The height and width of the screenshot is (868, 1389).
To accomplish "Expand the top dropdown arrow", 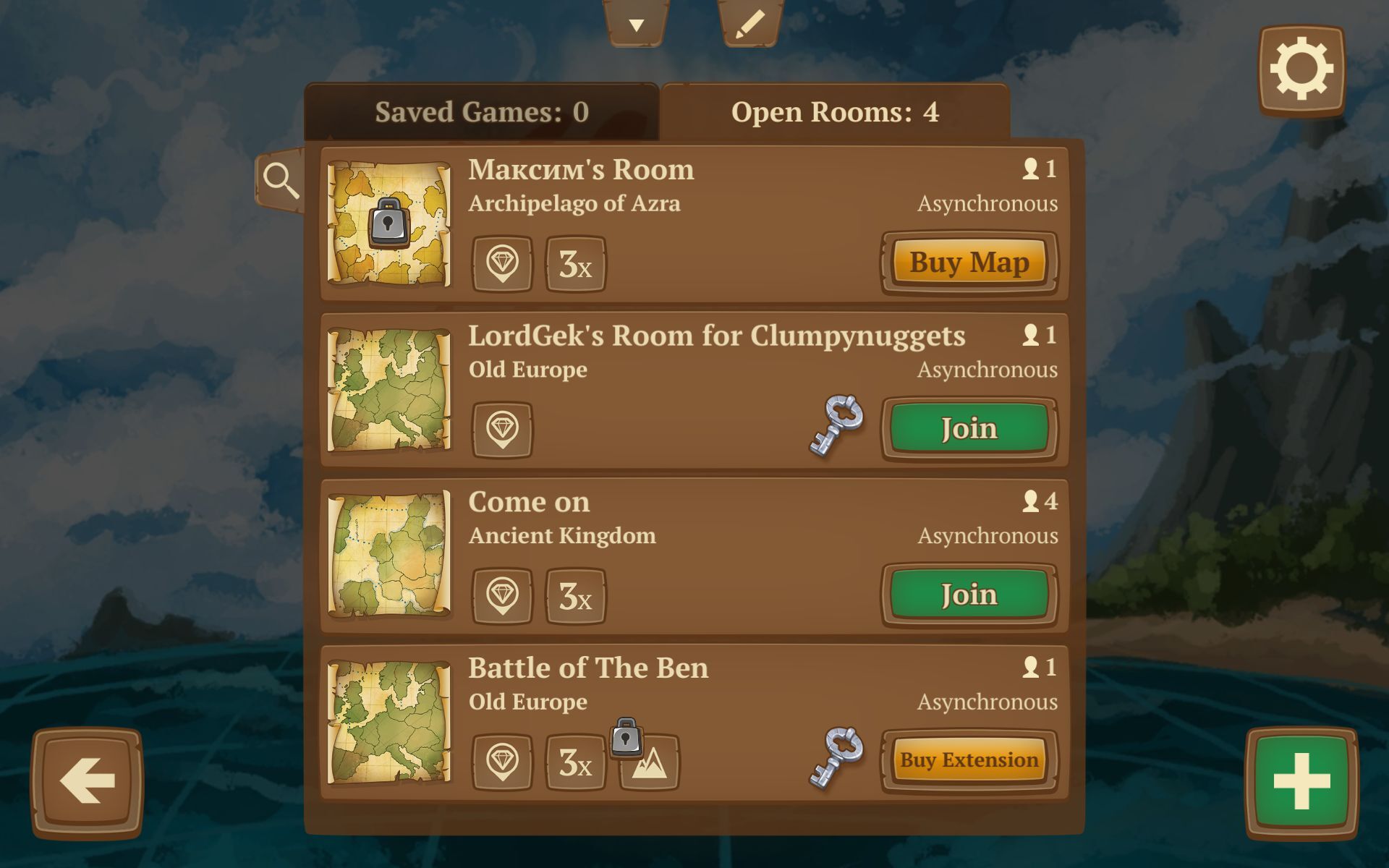I will (x=636, y=25).
